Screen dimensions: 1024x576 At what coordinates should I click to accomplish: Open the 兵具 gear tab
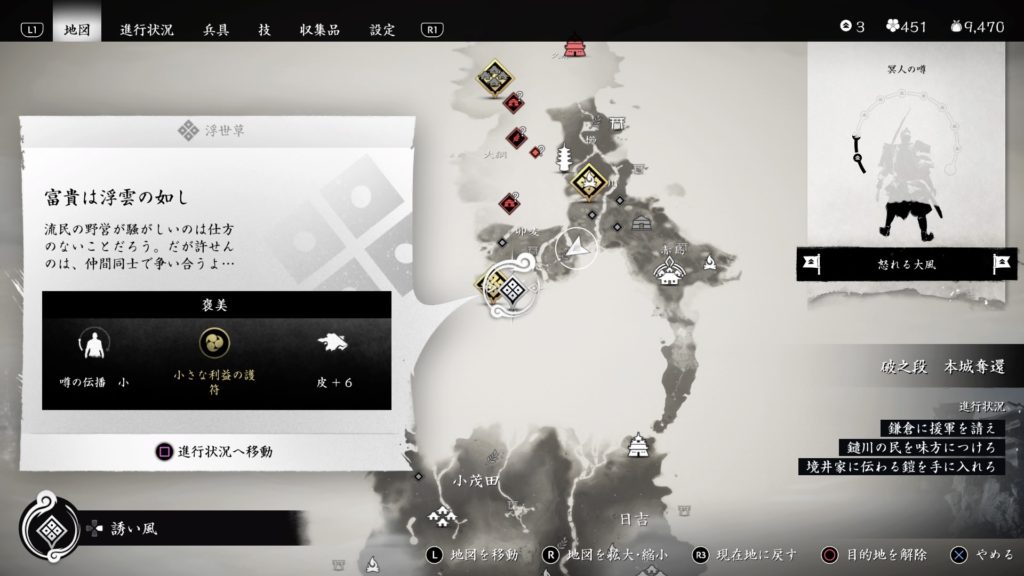215,29
